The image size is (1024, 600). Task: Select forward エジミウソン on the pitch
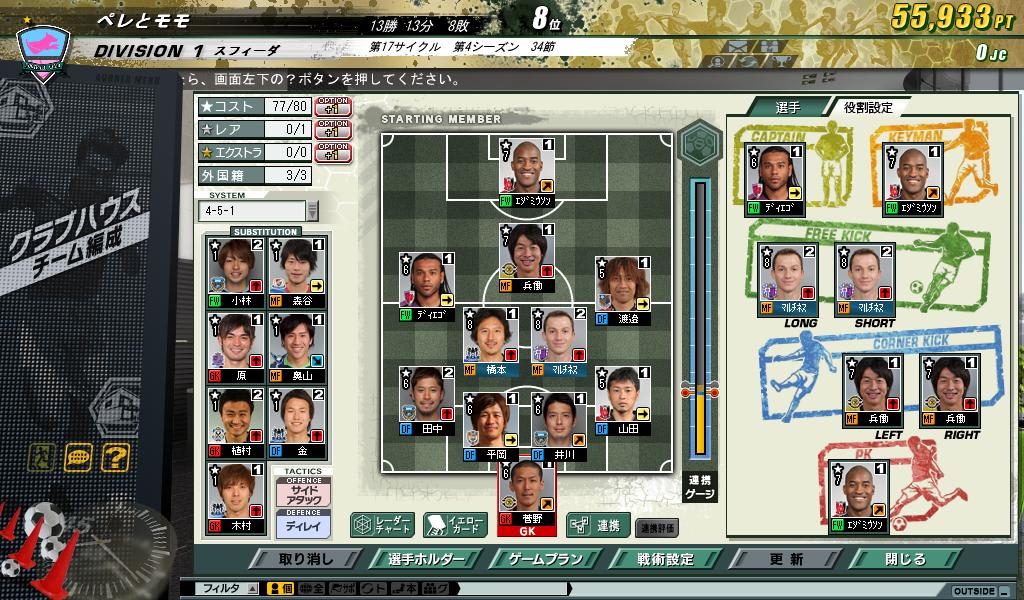[x=526, y=172]
